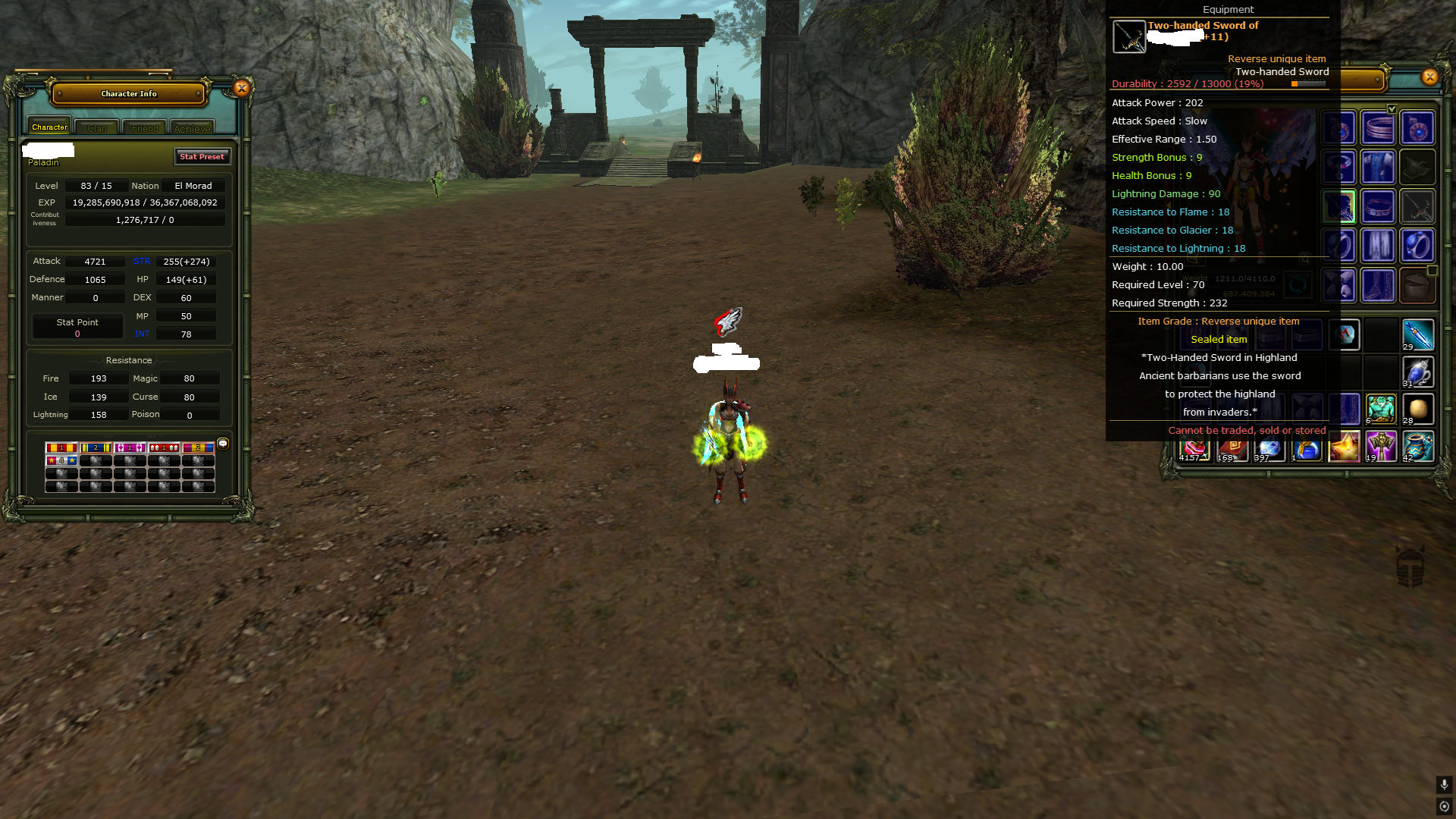Open the Friend tab
This screenshot has height=819, width=1456.
[144, 127]
